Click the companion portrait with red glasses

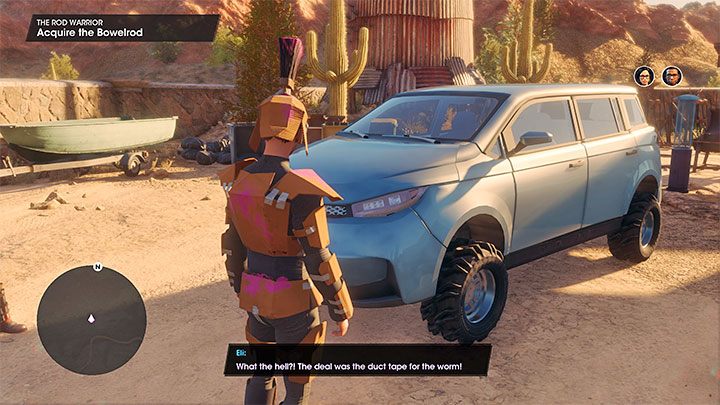click(x=645, y=76)
